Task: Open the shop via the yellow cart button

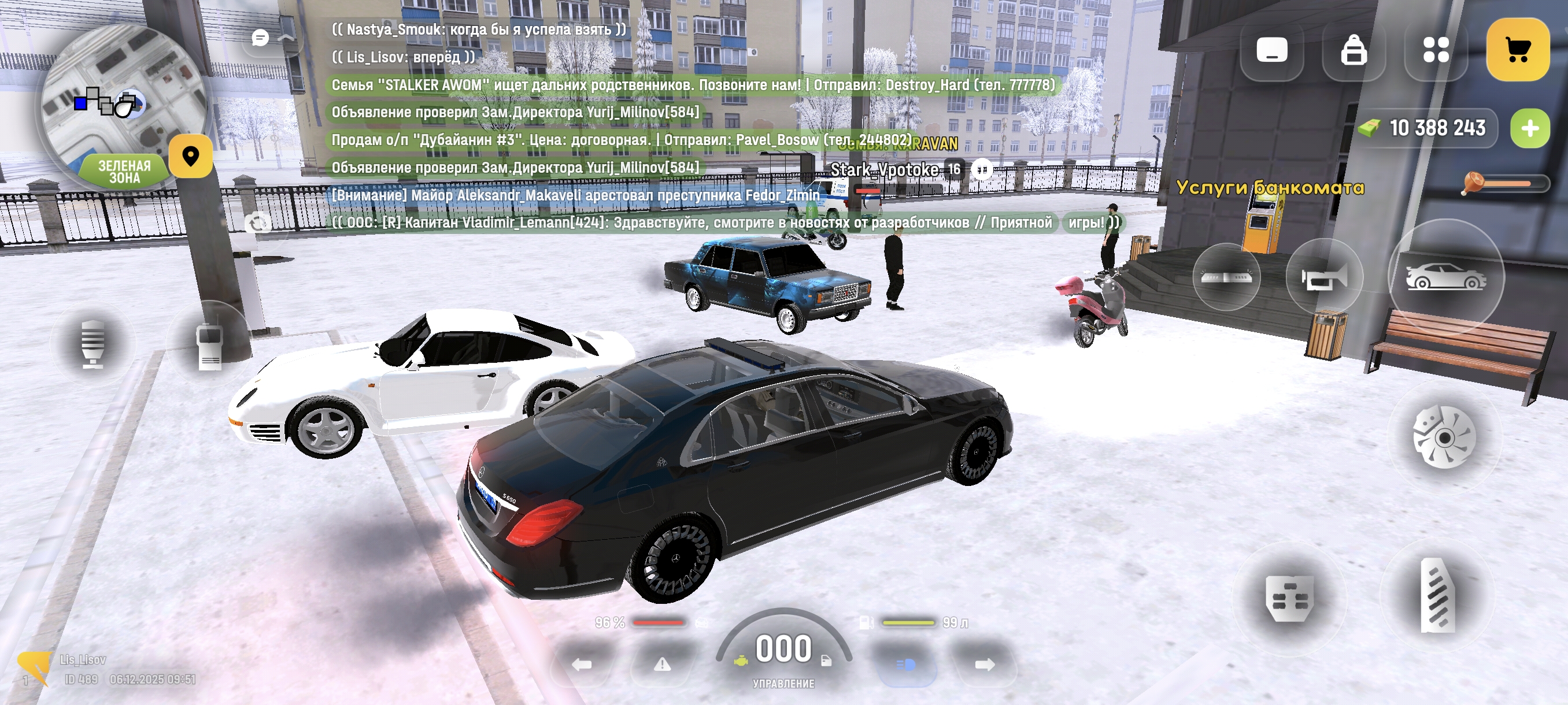Action: [x=1517, y=50]
